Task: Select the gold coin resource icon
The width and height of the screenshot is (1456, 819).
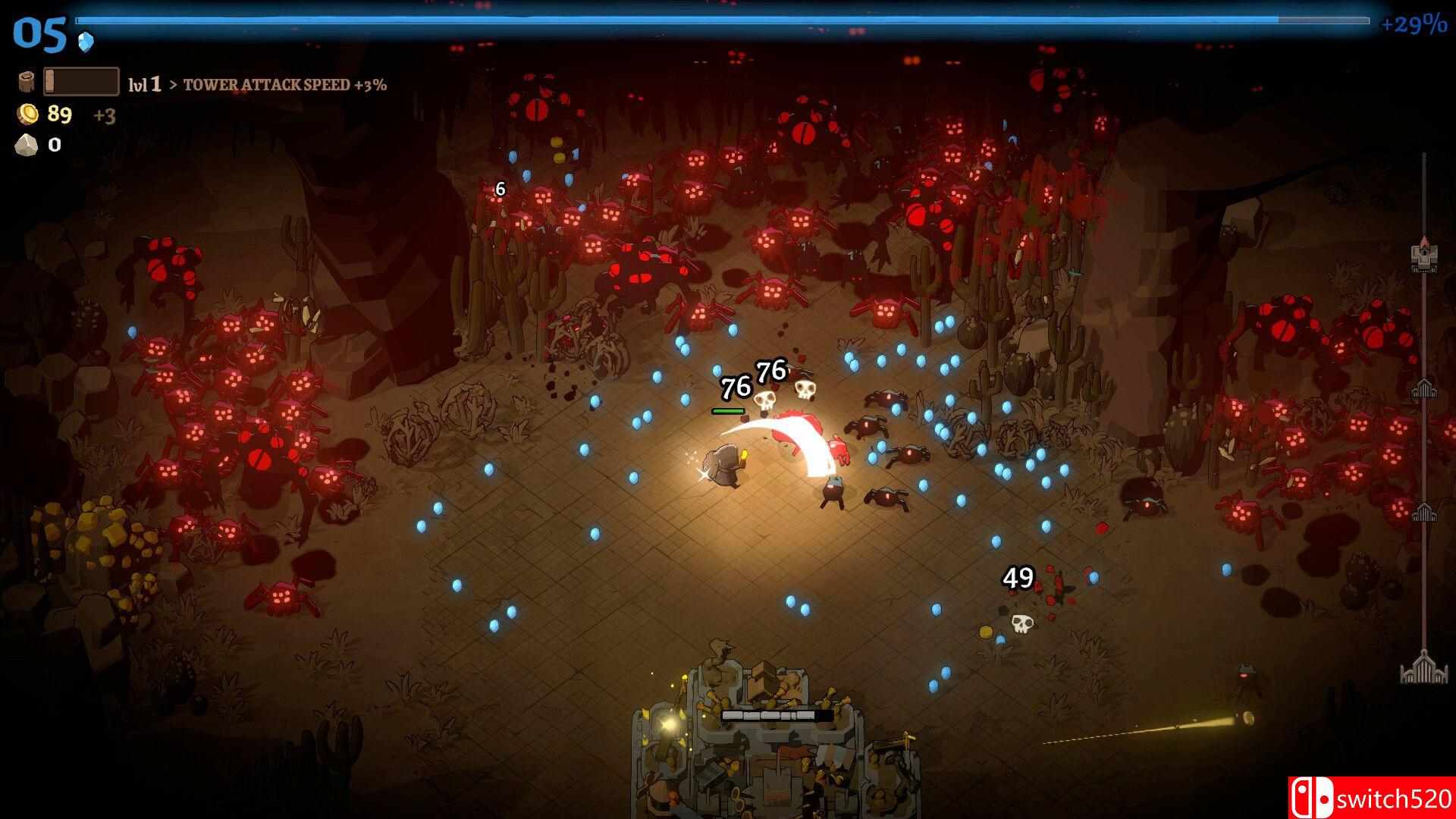Action: tap(28, 115)
